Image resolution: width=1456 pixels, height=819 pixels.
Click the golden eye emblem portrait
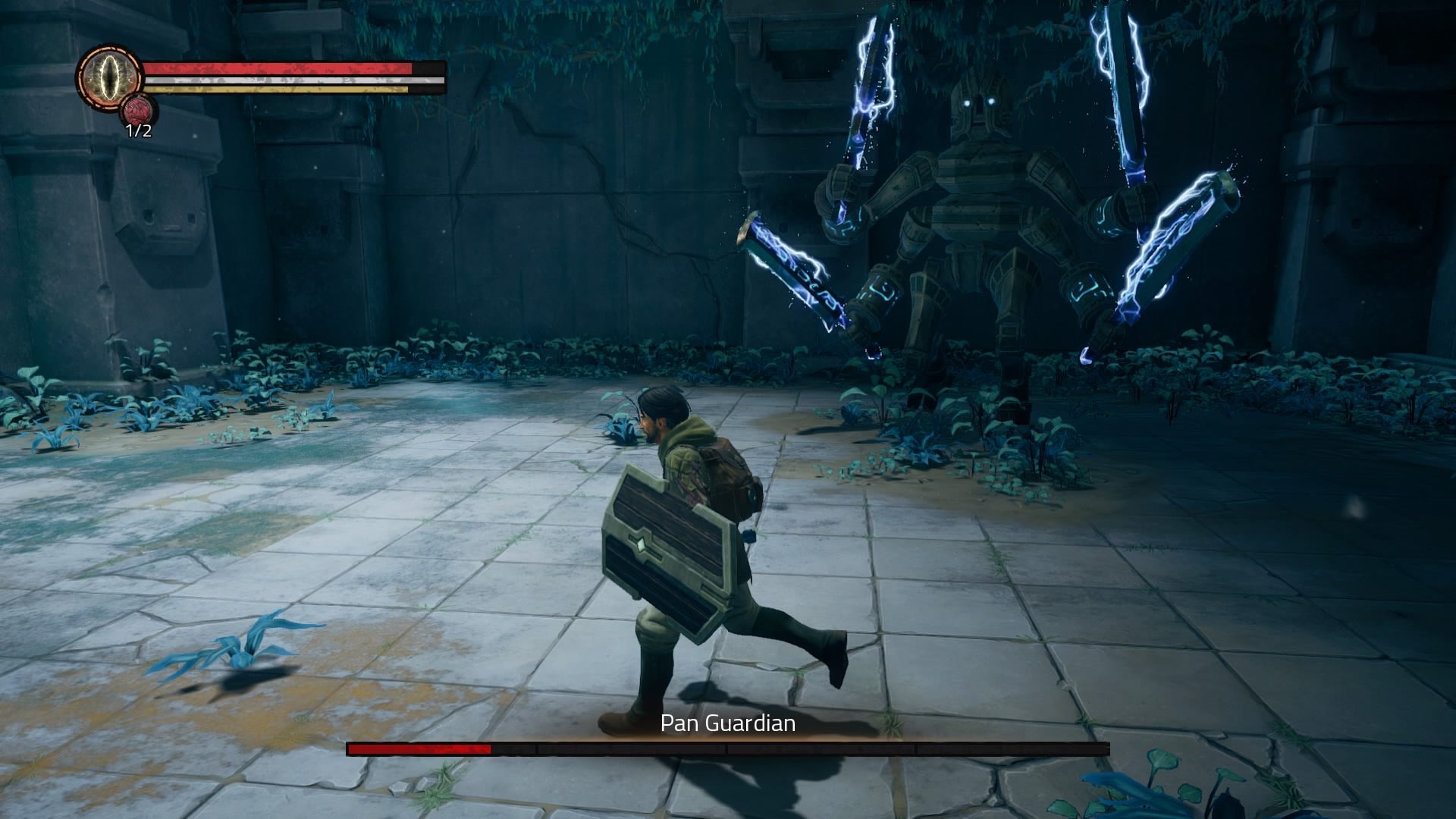point(110,77)
